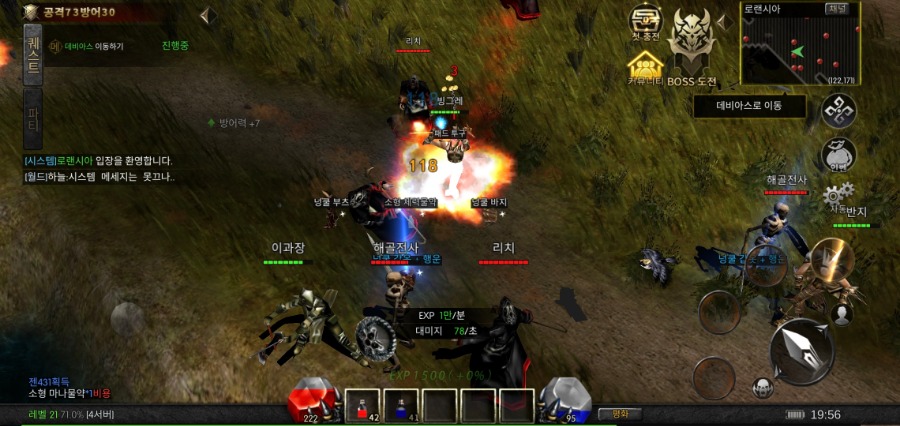Enter the BOSS 도전 challenge
This screenshot has height=426, width=900.
point(692,48)
